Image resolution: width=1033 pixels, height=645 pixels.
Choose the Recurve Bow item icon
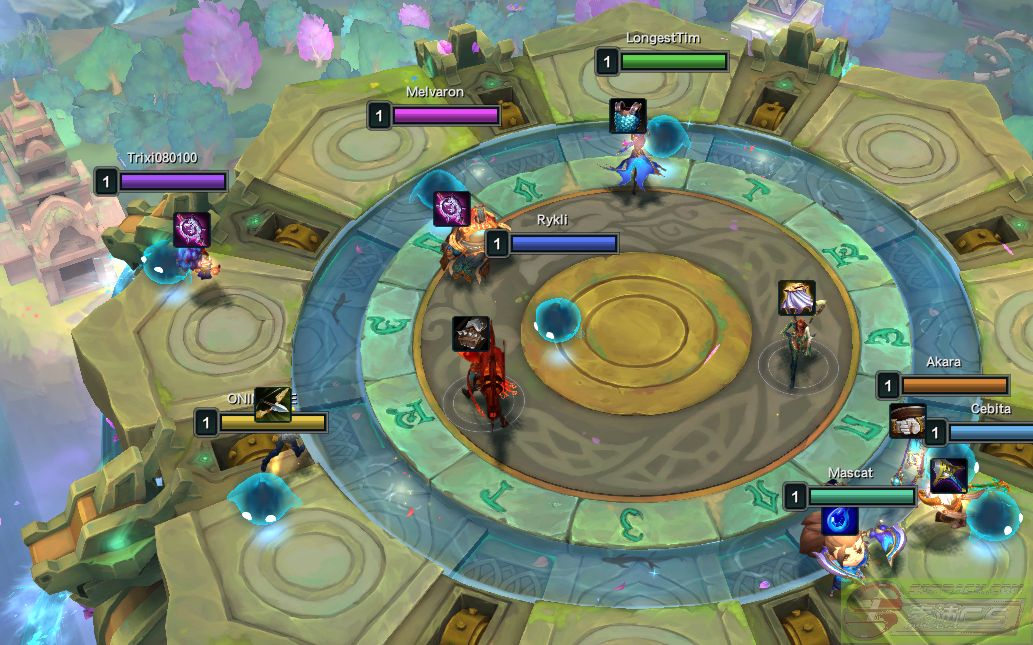[272, 404]
